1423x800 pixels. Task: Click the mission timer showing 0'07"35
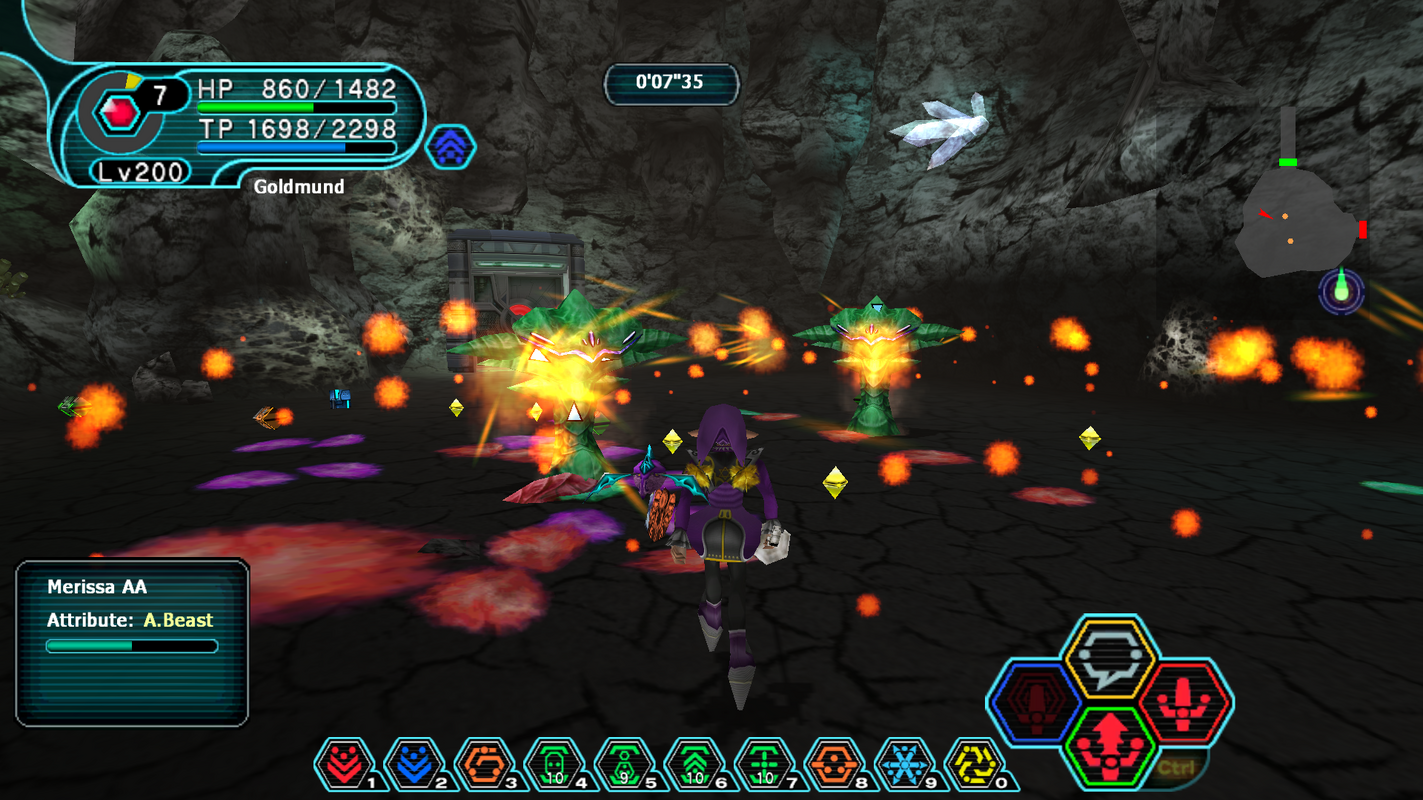671,84
